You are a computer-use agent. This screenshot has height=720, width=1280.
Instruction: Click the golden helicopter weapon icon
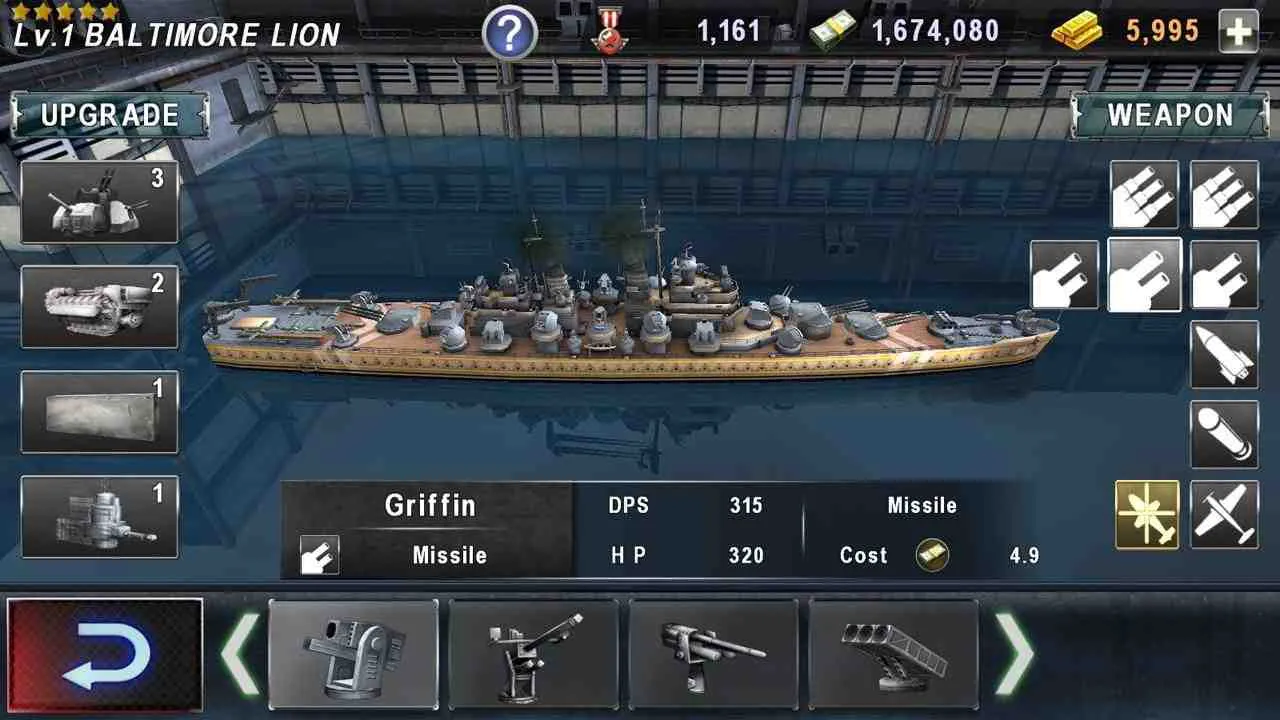click(1148, 513)
